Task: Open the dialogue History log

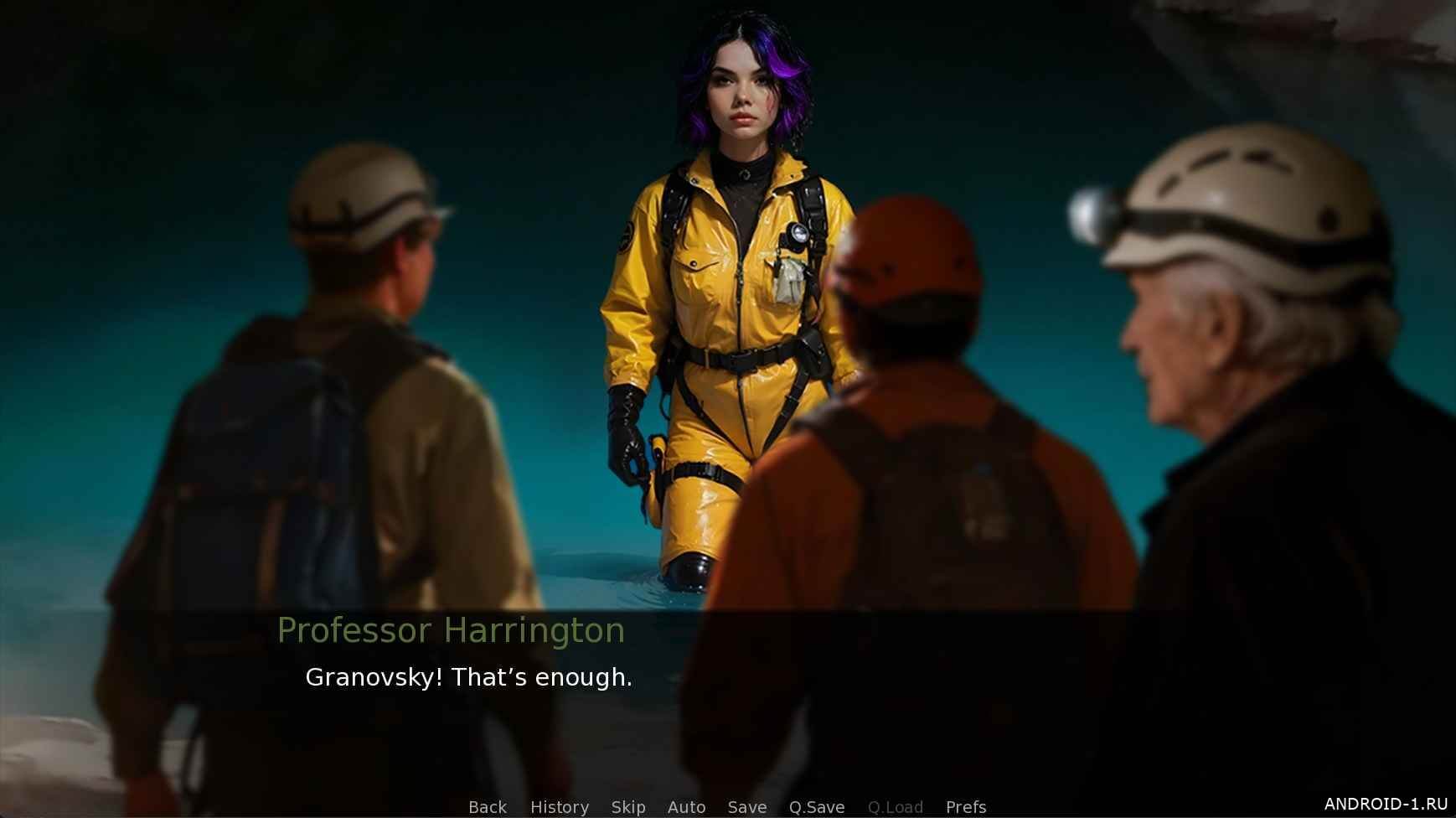Action: (559, 806)
